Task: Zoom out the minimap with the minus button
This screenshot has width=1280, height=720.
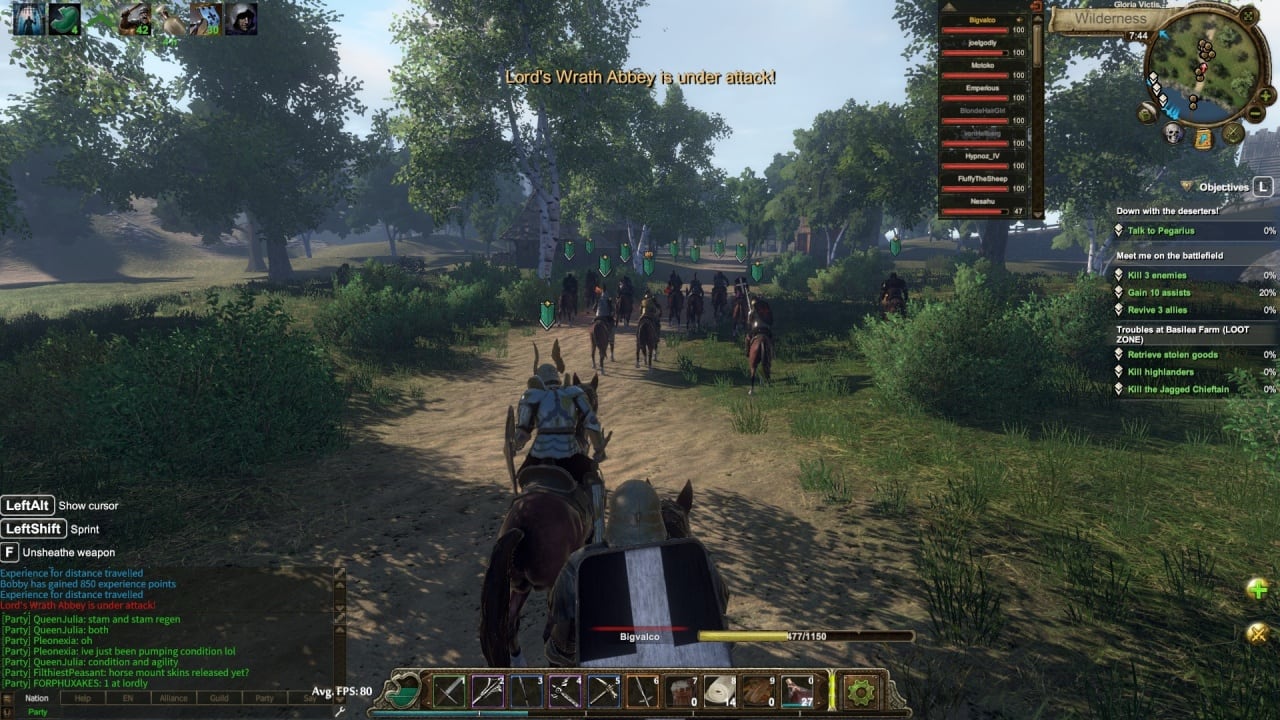Action: (x=1255, y=114)
